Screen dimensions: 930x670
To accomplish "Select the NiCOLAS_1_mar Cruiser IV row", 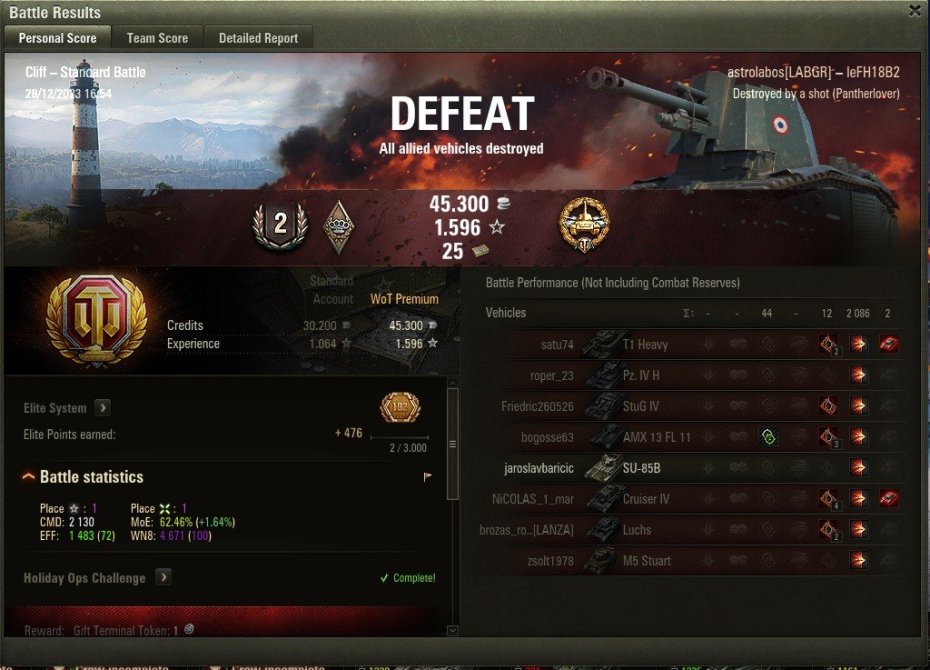I will tap(690, 499).
